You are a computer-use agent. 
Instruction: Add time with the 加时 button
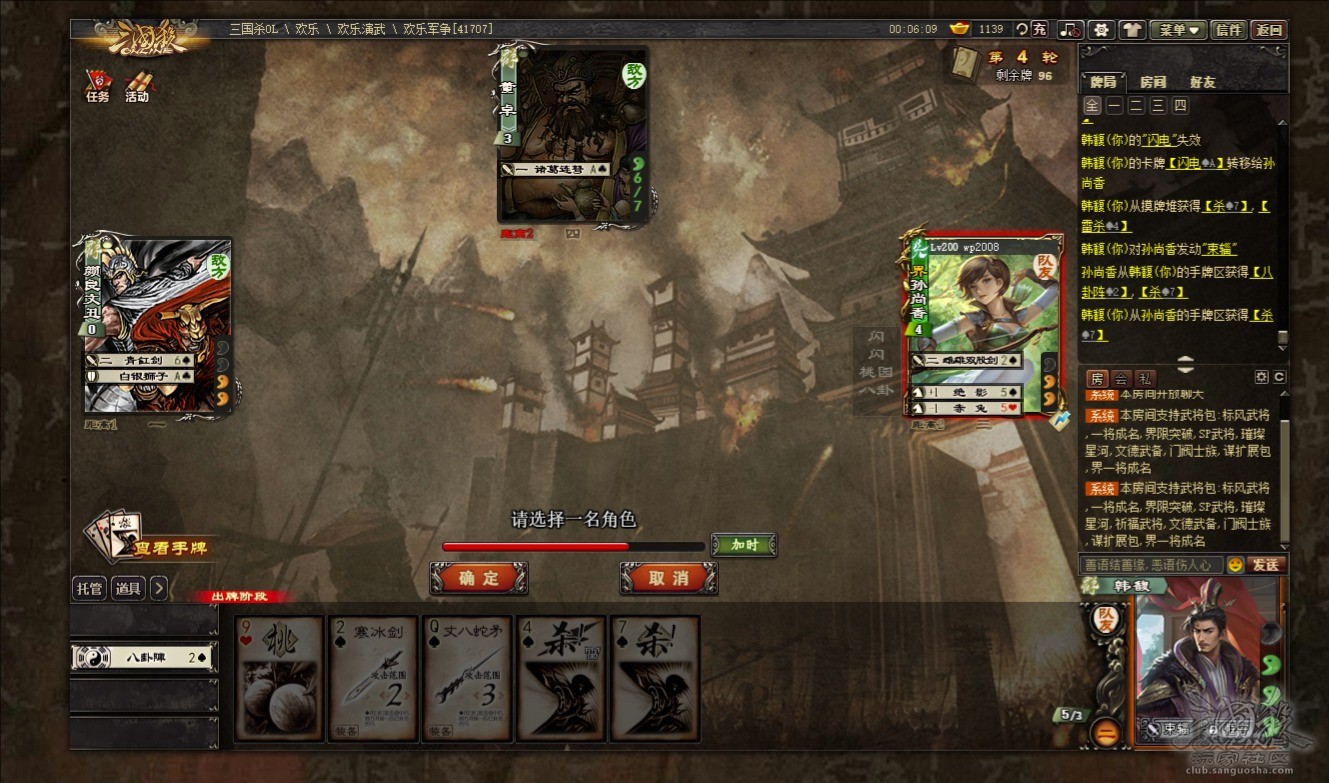tap(743, 545)
